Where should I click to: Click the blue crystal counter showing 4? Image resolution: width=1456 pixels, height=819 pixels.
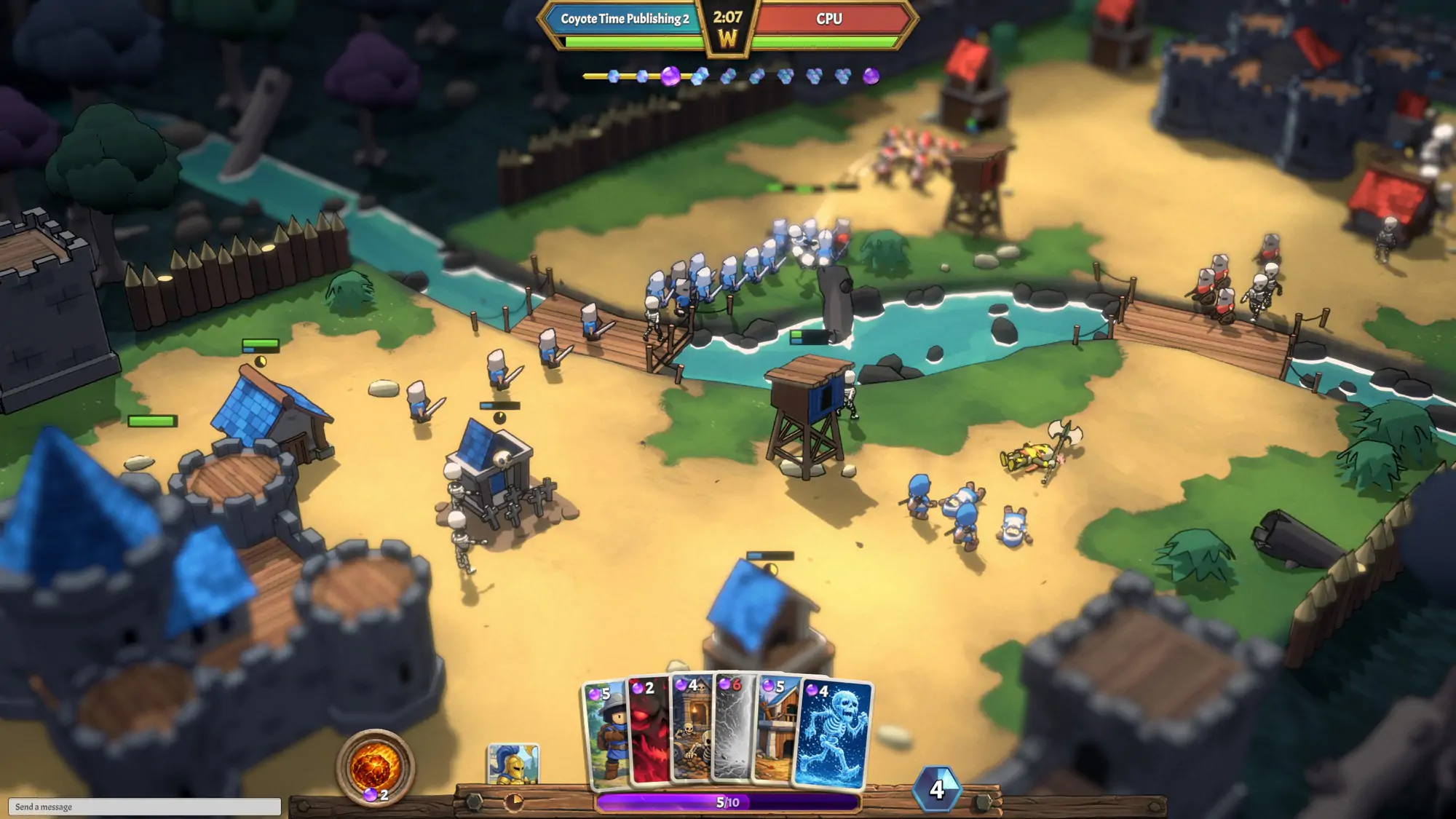pos(937,789)
